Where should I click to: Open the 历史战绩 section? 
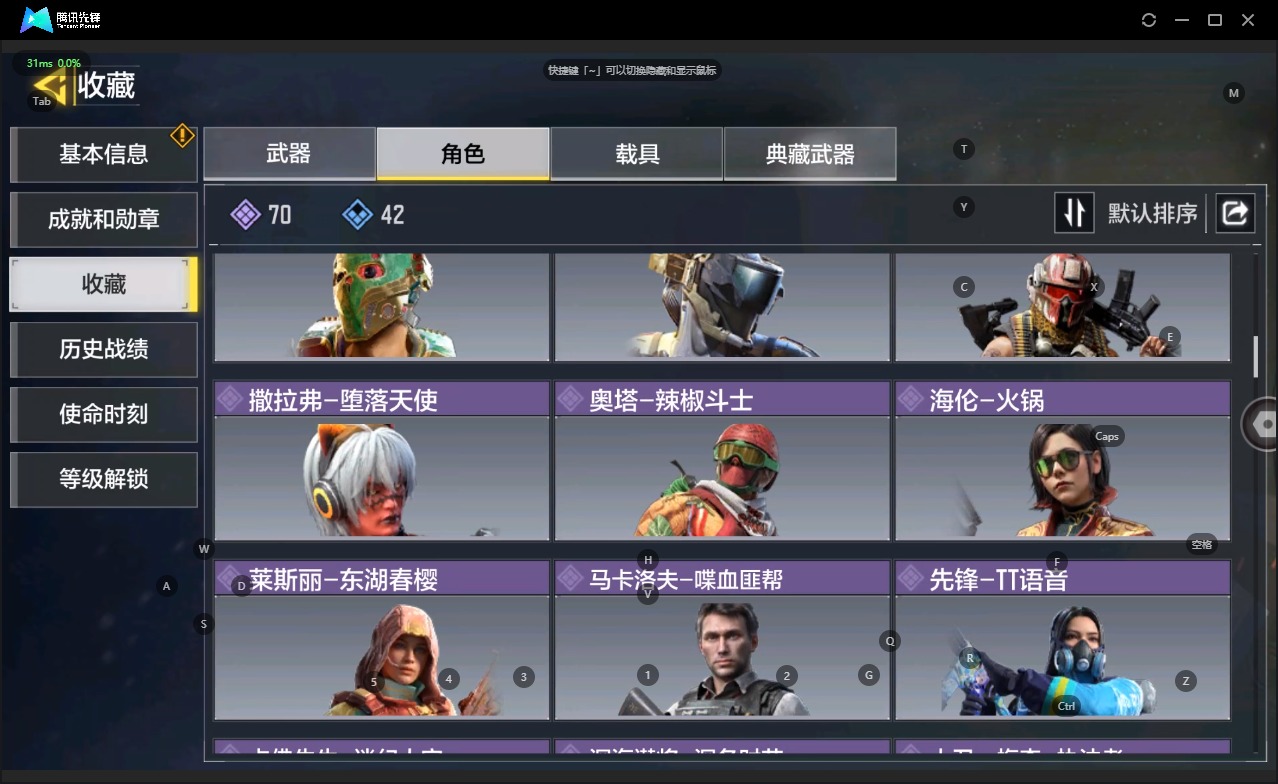[x=103, y=349]
